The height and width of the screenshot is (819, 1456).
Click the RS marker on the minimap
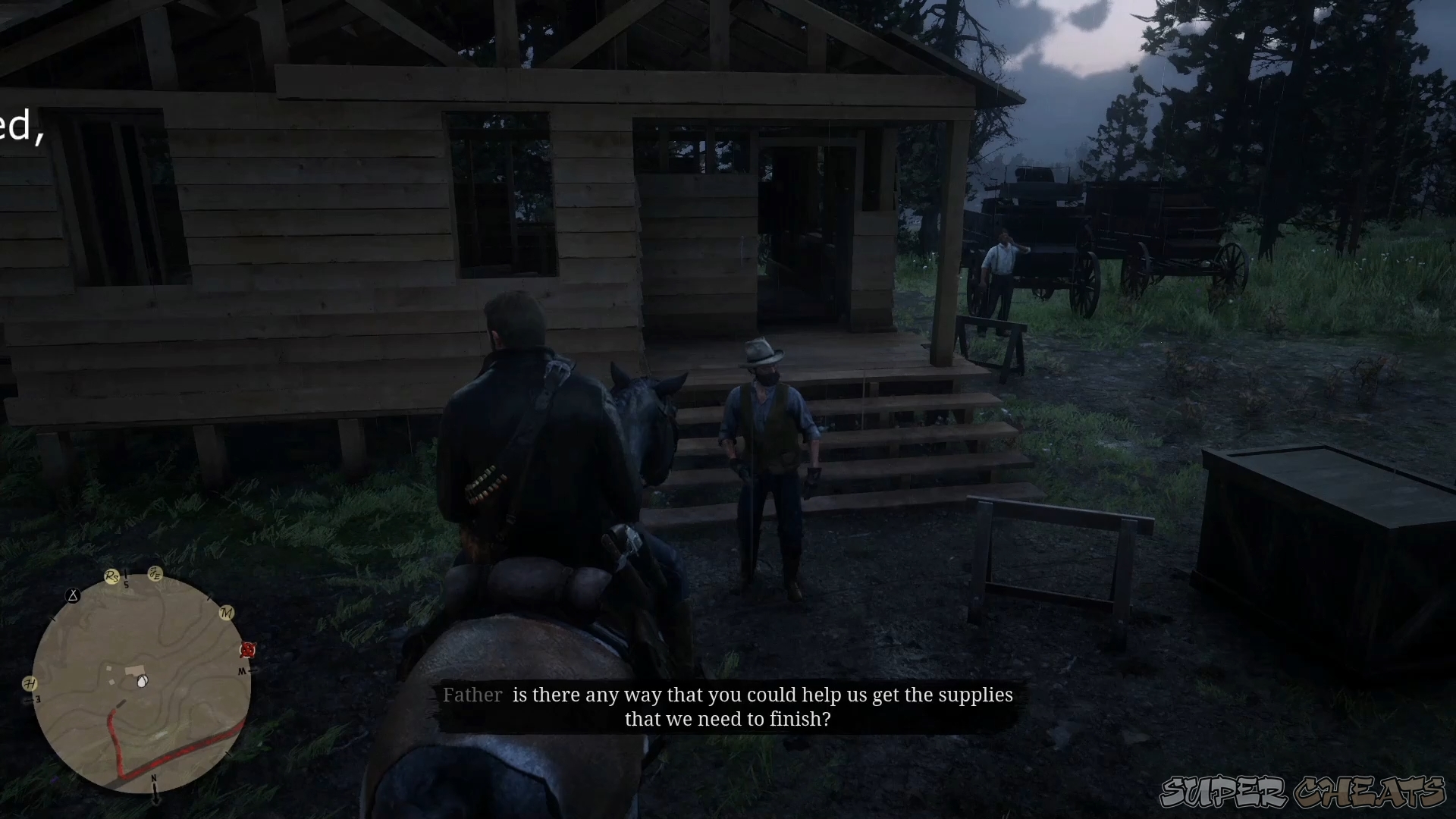coord(112,576)
